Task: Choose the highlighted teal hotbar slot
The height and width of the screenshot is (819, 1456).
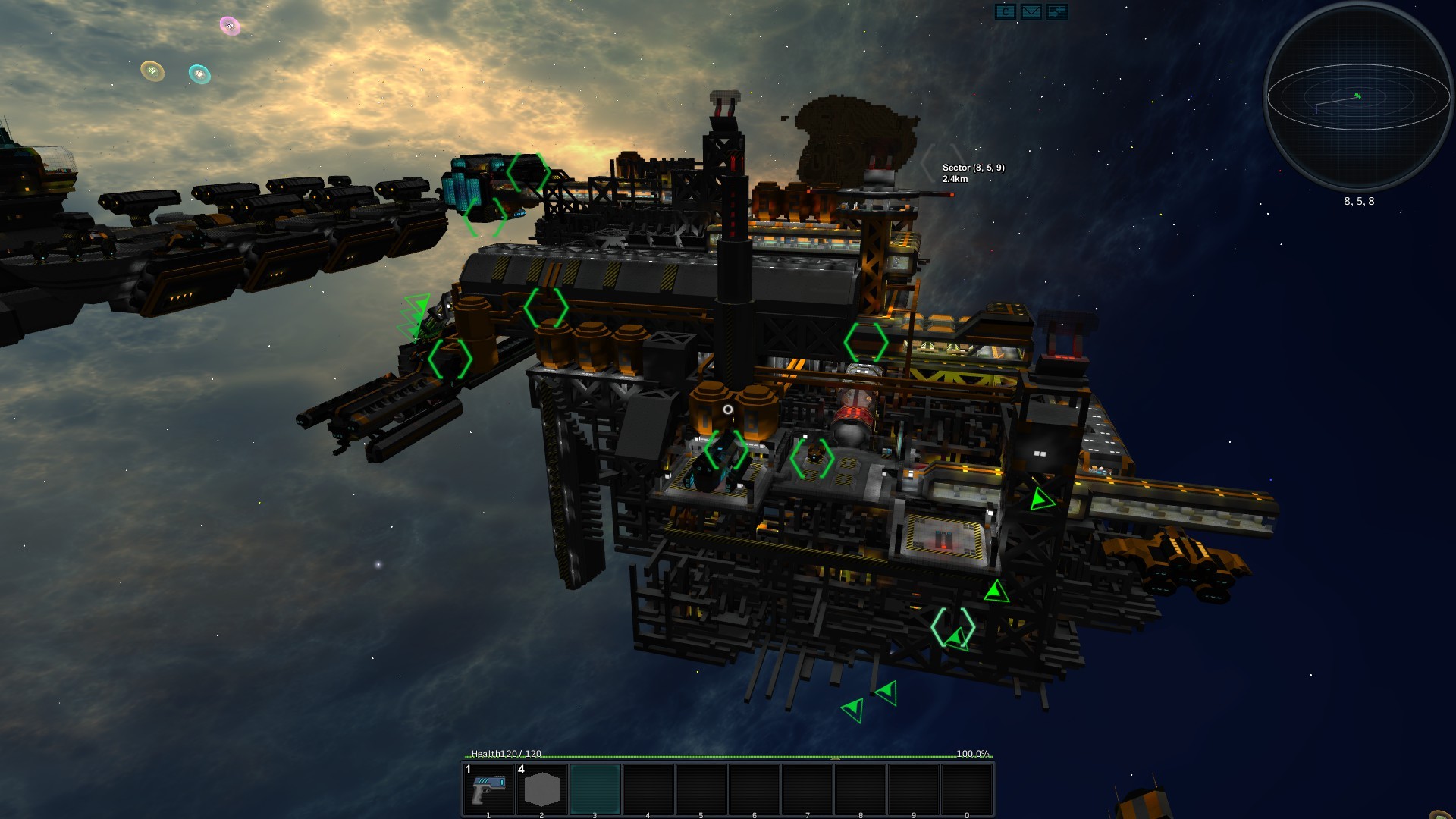Action: click(595, 789)
